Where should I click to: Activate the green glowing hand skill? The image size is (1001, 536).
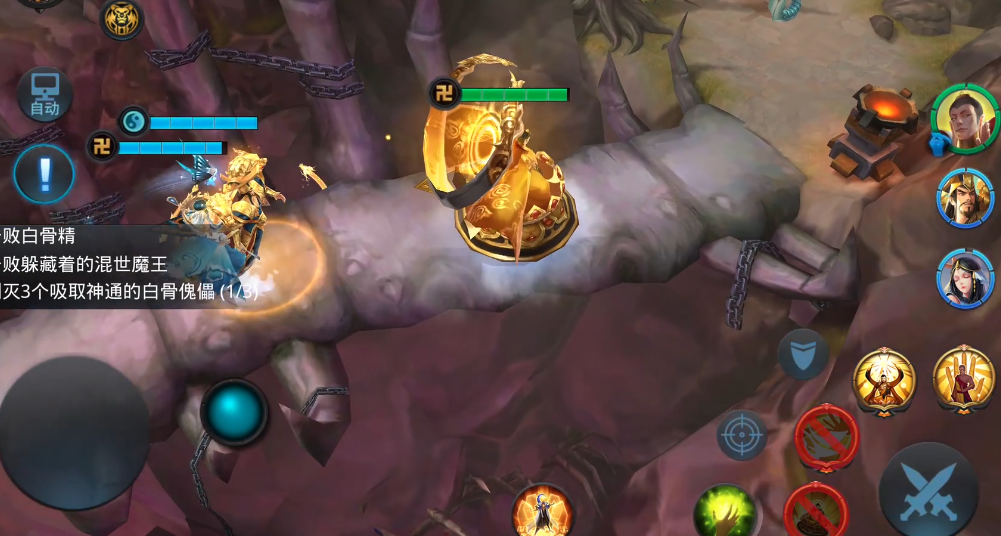click(x=725, y=513)
